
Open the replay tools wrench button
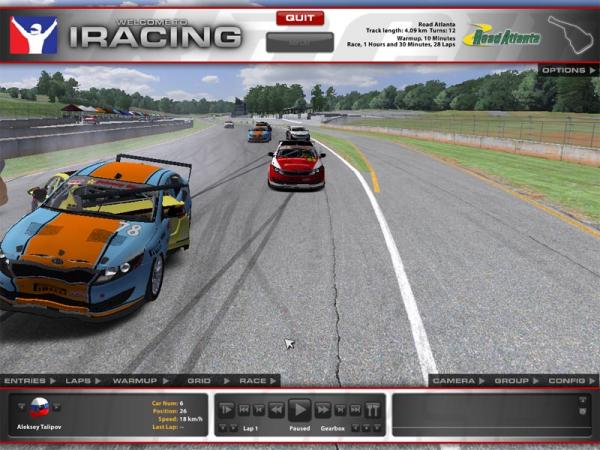[373, 410]
